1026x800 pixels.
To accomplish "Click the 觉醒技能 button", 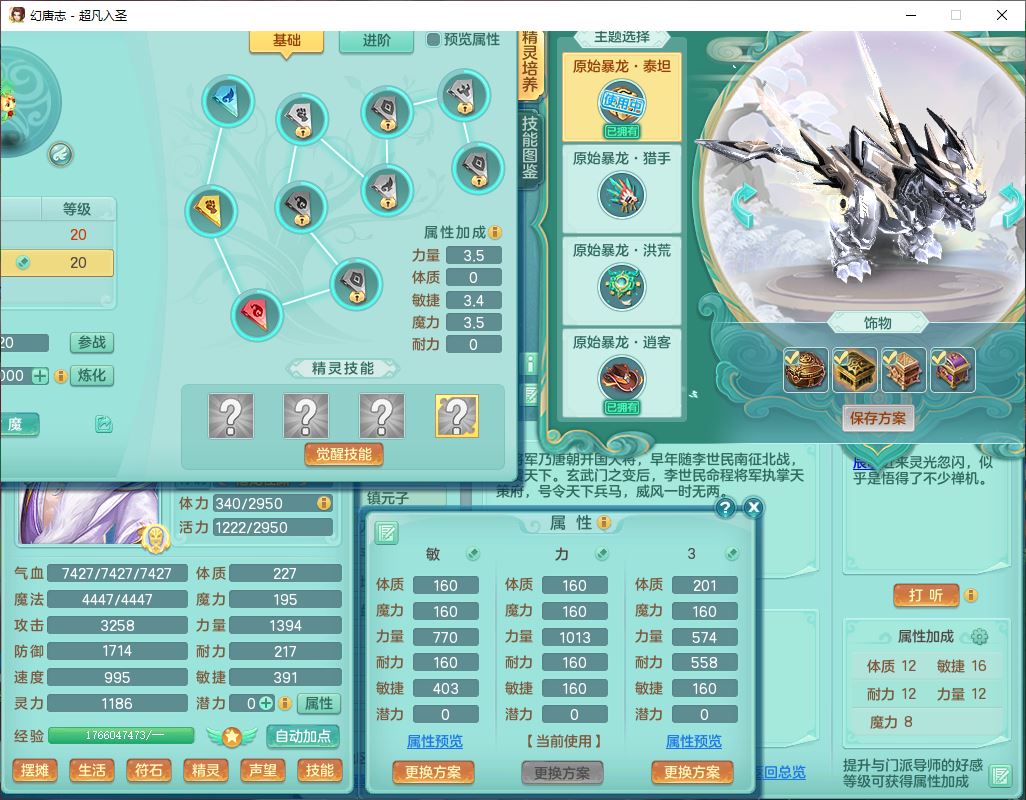I will tap(344, 454).
